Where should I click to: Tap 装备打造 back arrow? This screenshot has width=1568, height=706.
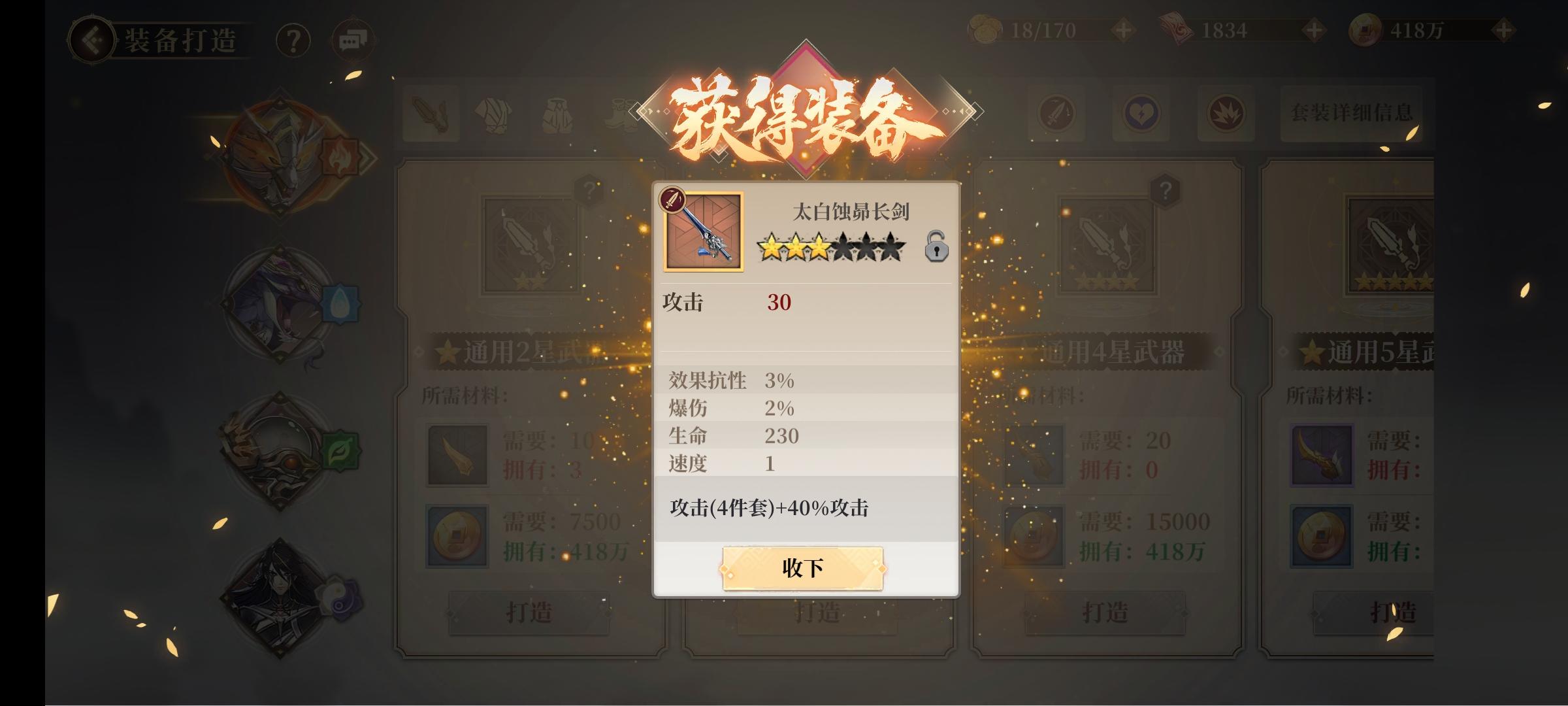pyautogui.click(x=91, y=41)
